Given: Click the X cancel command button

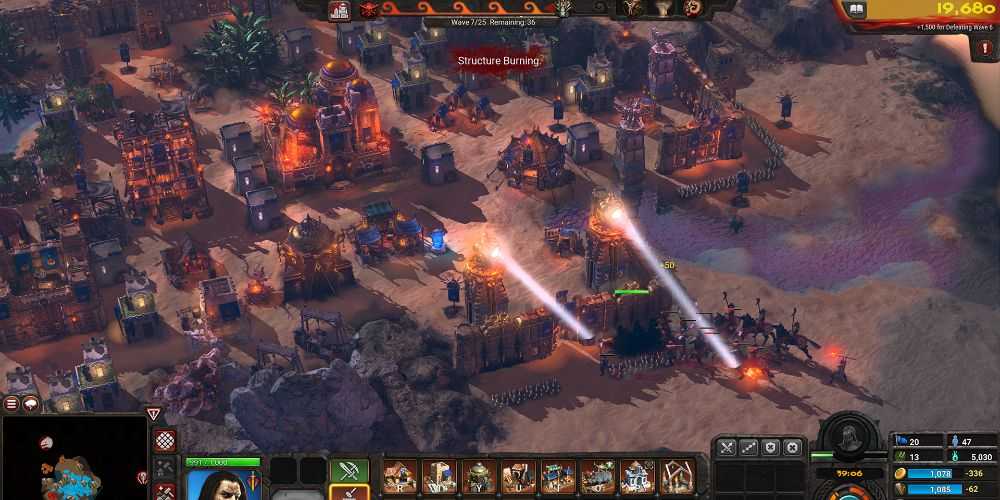Looking at the screenshot, I should pos(792,447).
